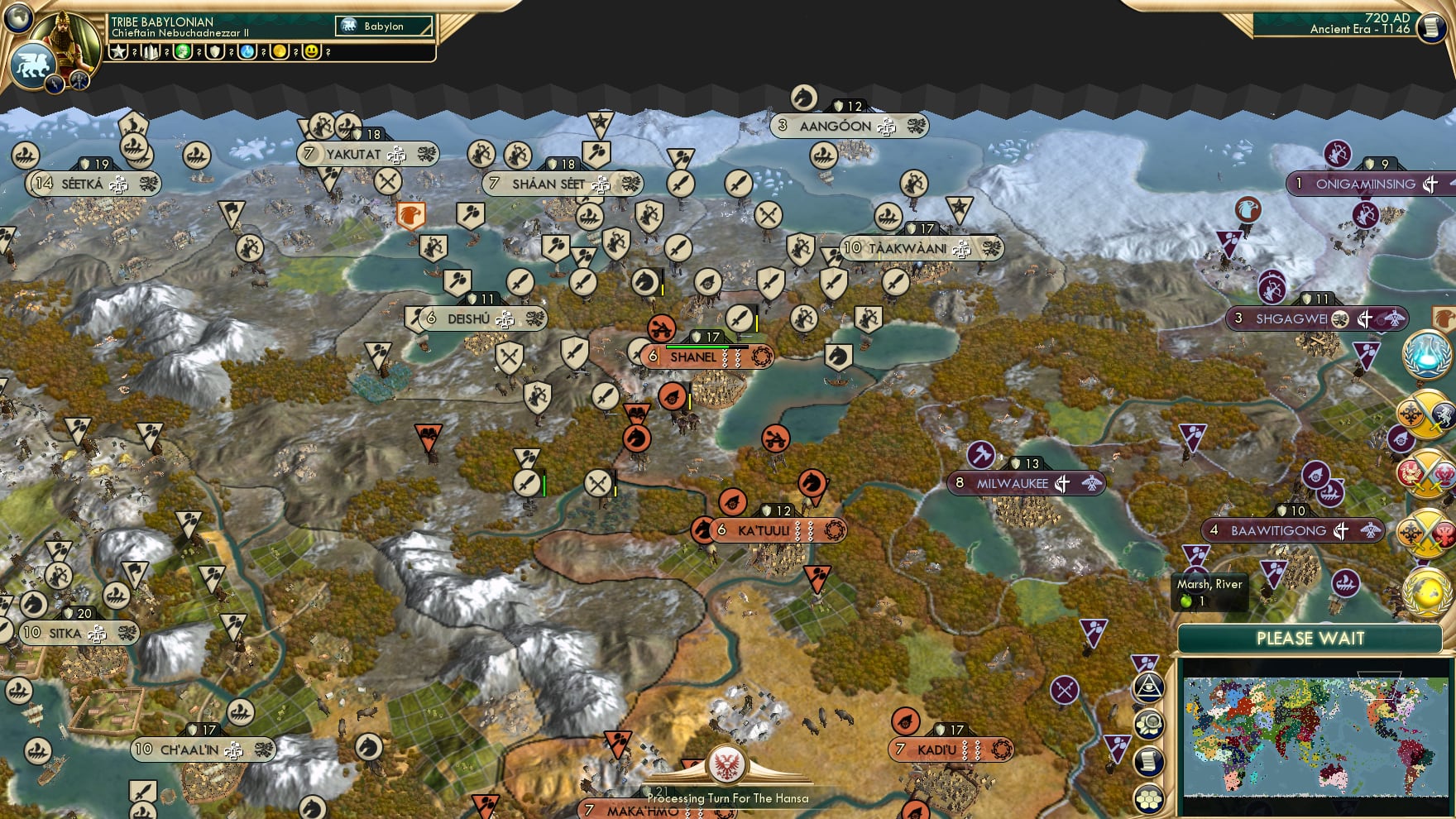
Task: Select the city of Milwaukee
Action: pyautogui.click(x=1013, y=481)
